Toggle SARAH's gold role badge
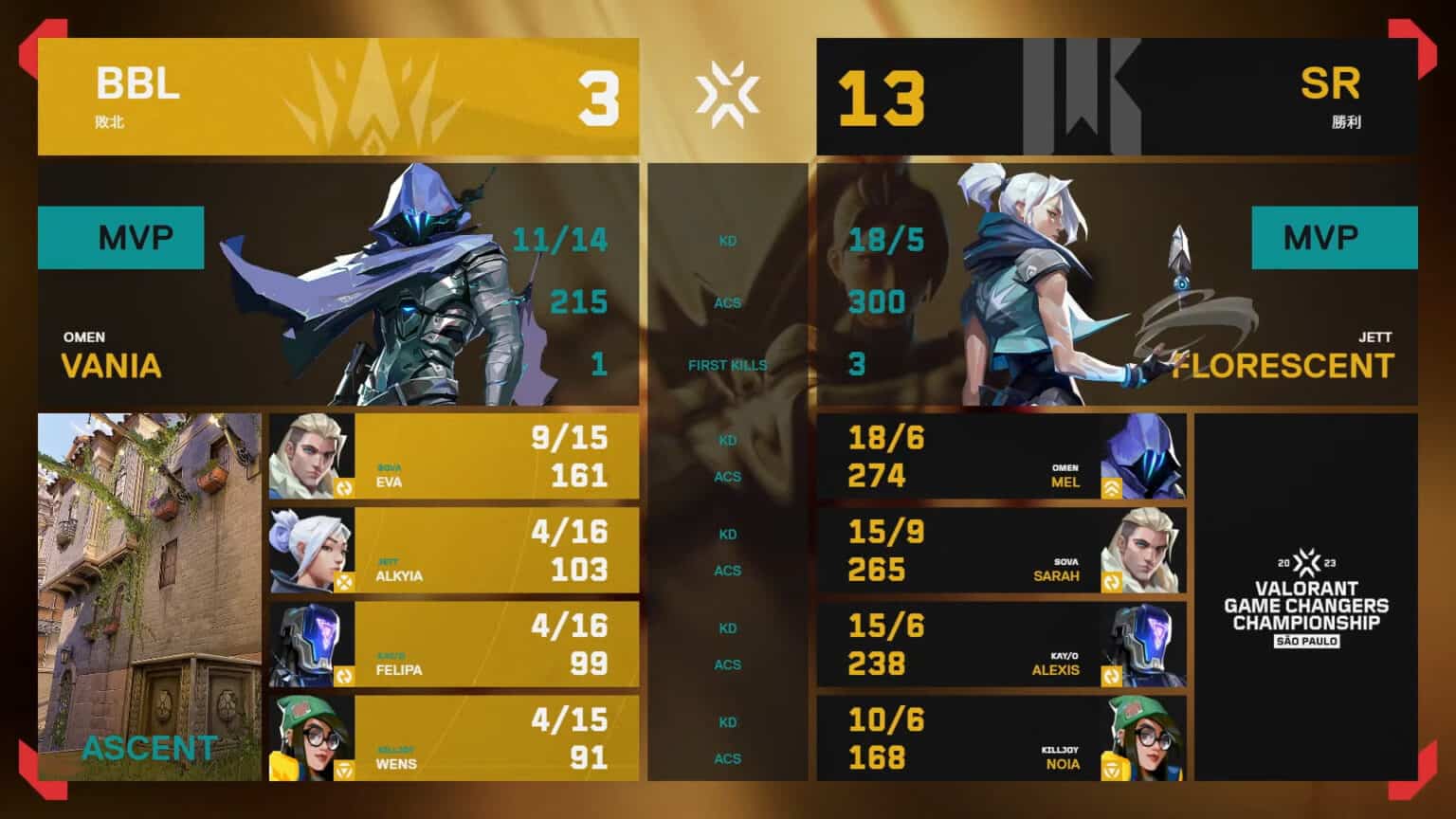The height and width of the screenshot is (819, 1456). click(x=1114, y=579)
